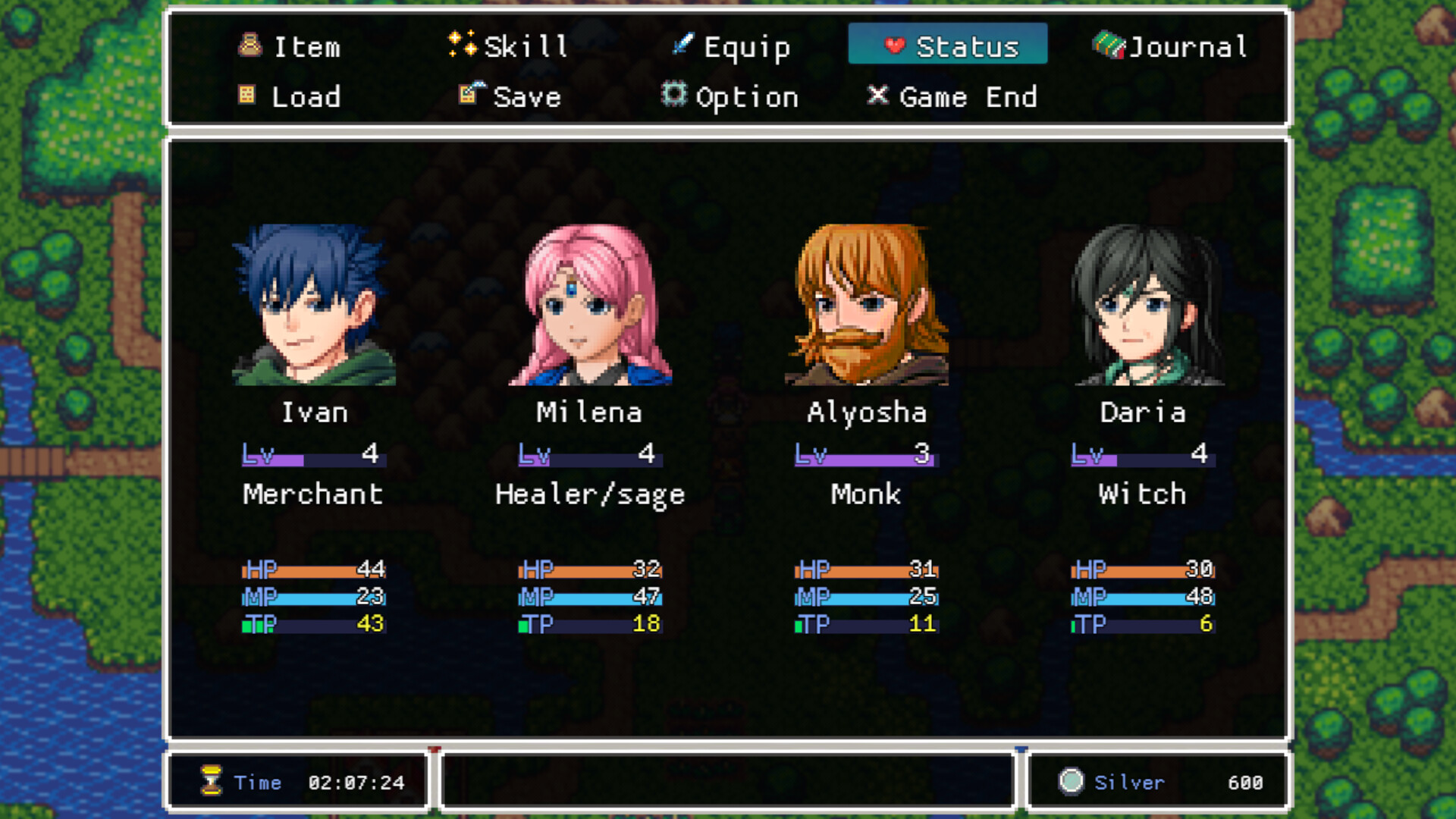The height and width of the screenshot is (819, 1456).
Task: Select Ivan the Merchant portrait
Action: point(314,305)
